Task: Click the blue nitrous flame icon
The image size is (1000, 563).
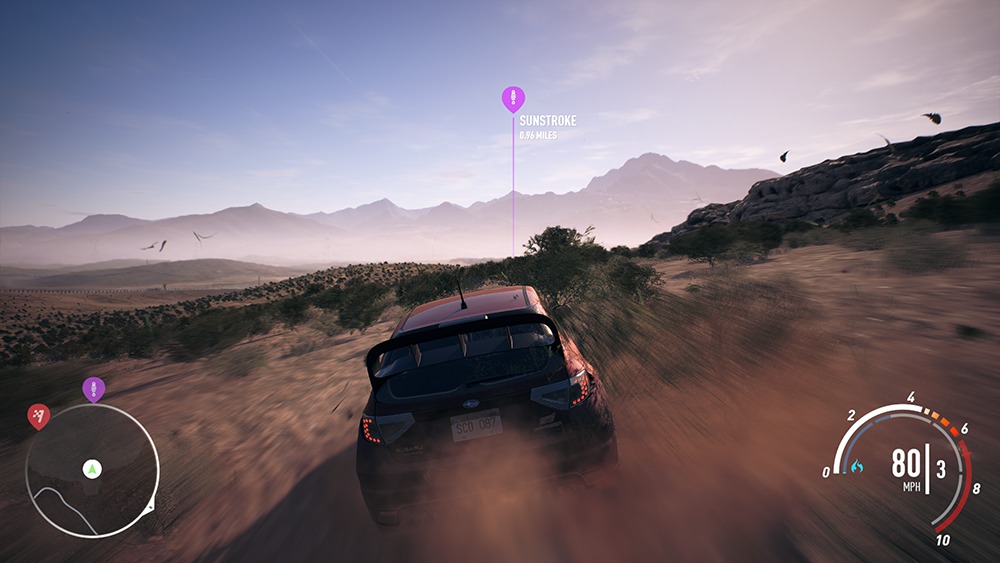Action: [x=856, y=466]
